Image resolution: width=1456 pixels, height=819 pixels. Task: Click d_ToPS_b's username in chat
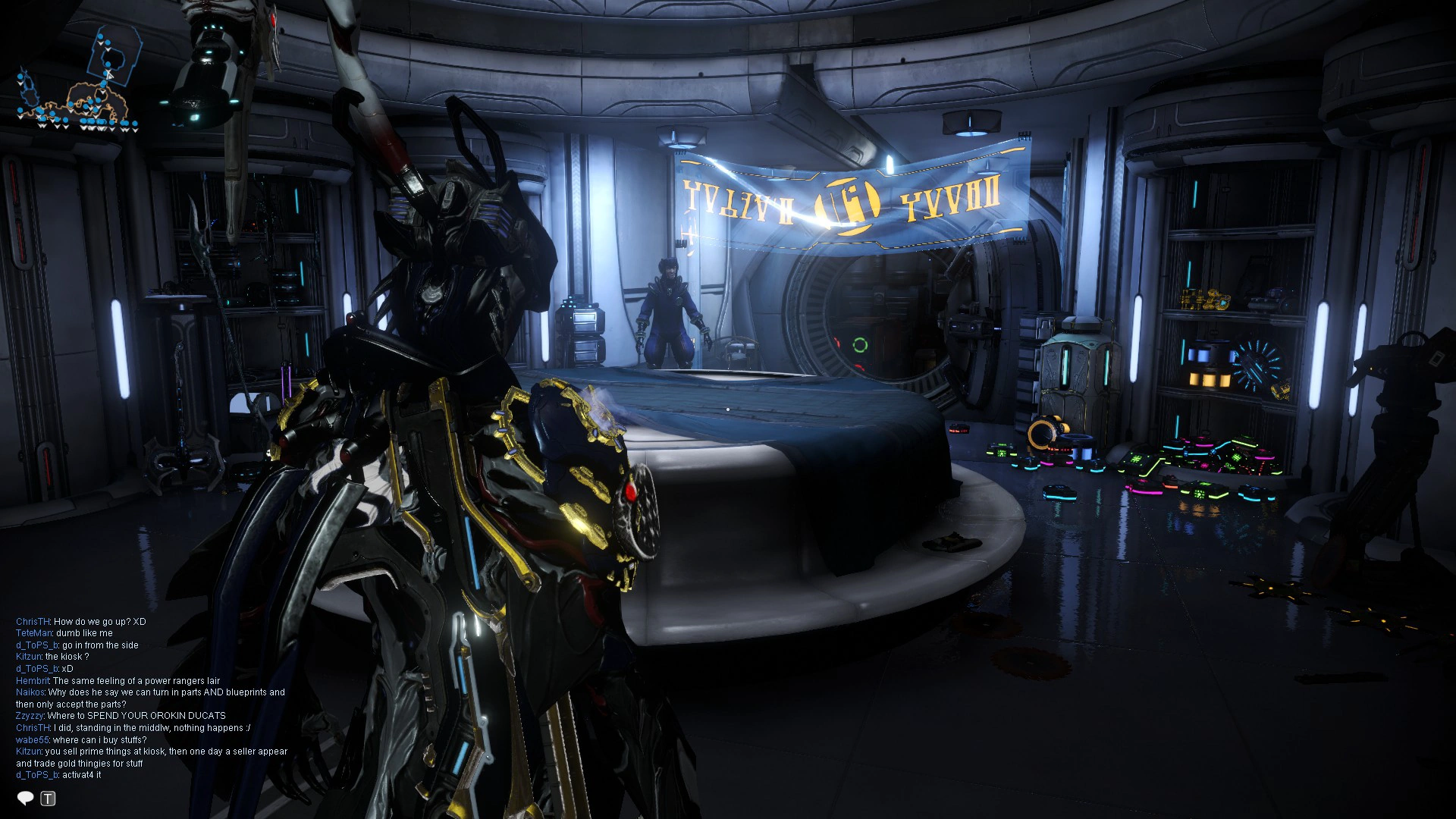(37, 645)
